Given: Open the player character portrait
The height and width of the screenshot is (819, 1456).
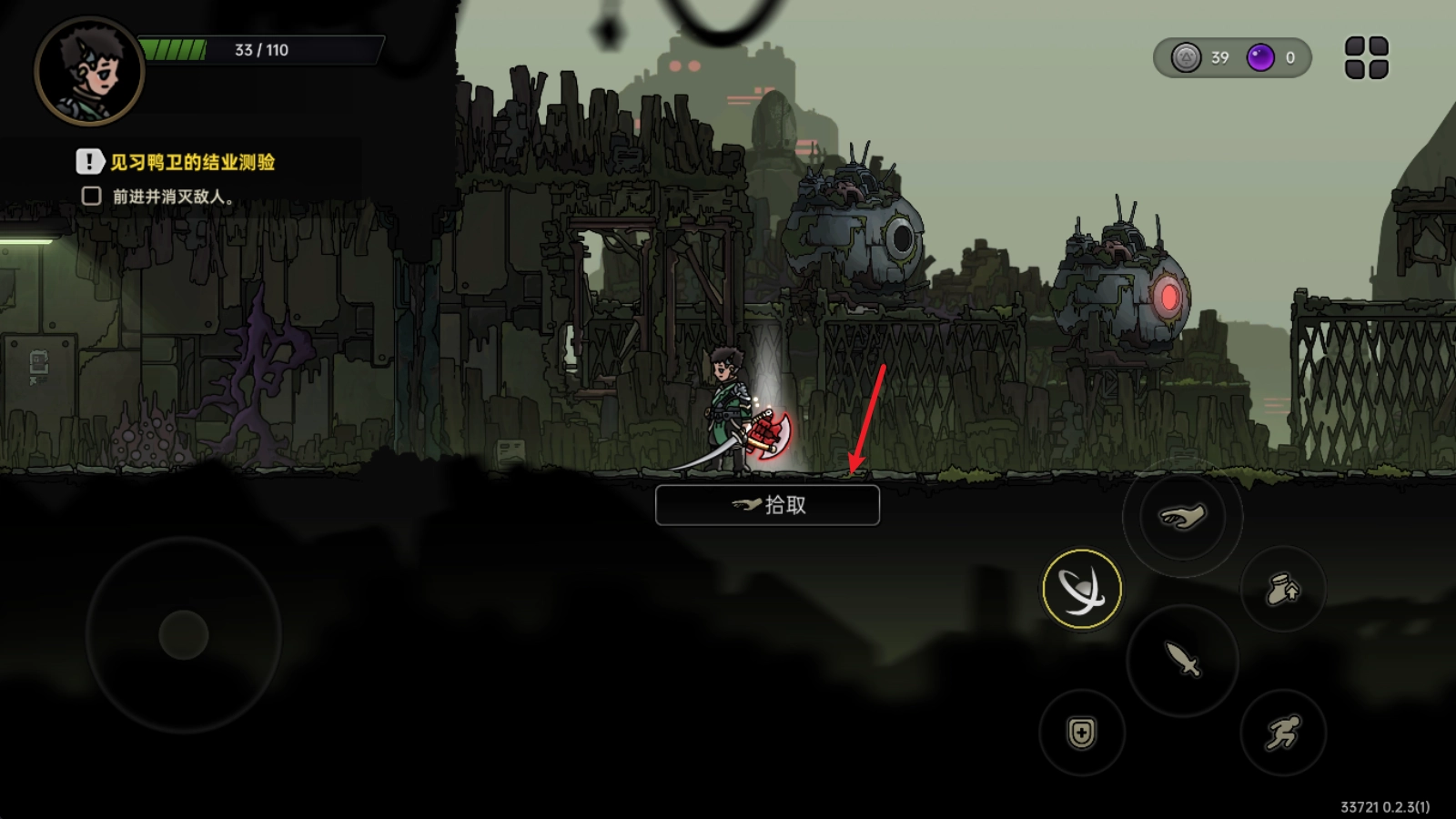Looking at the screenshot, I should click(x=89, y=71).
